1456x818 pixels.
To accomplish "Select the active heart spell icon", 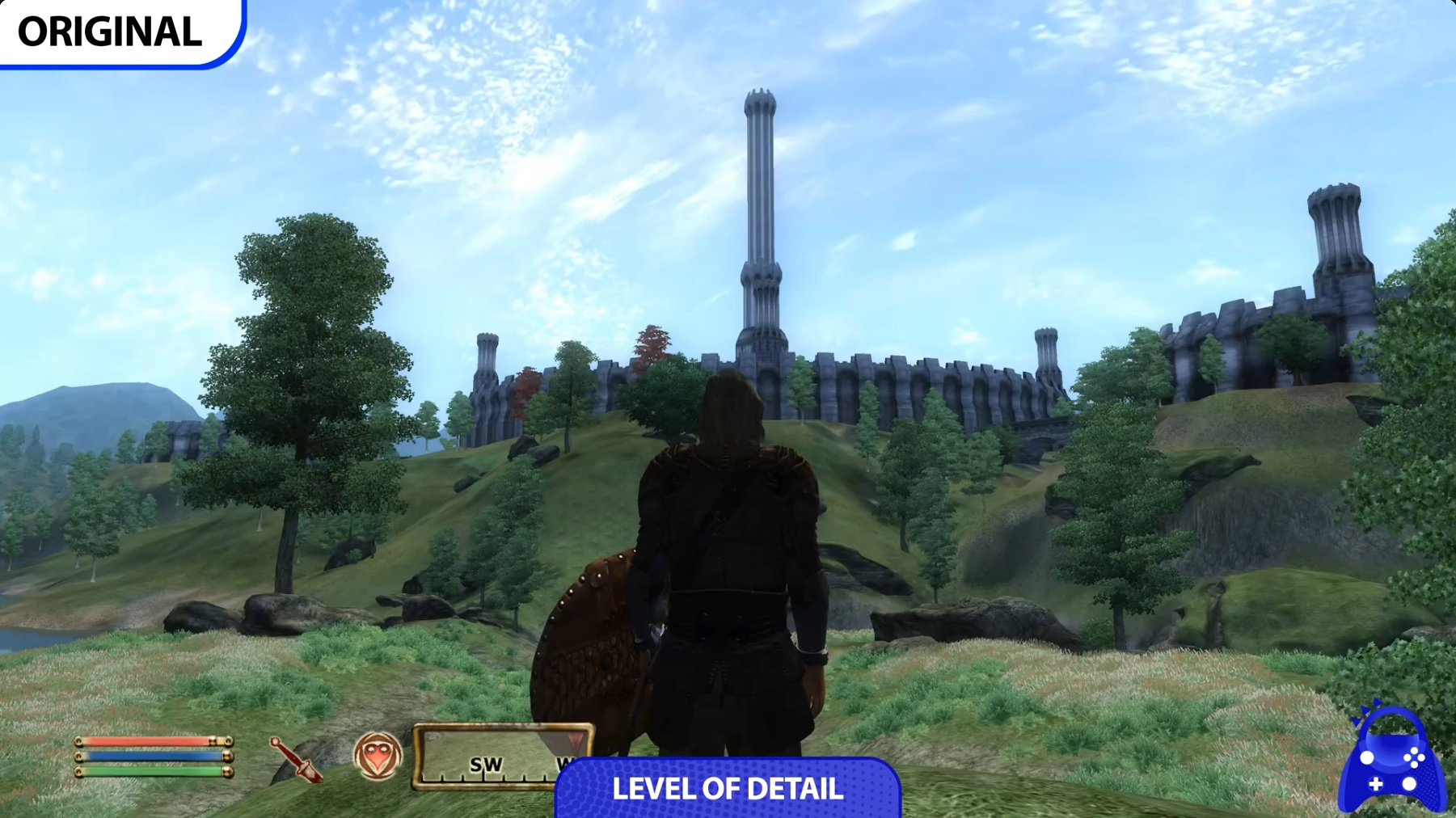I will pos(378,756).
